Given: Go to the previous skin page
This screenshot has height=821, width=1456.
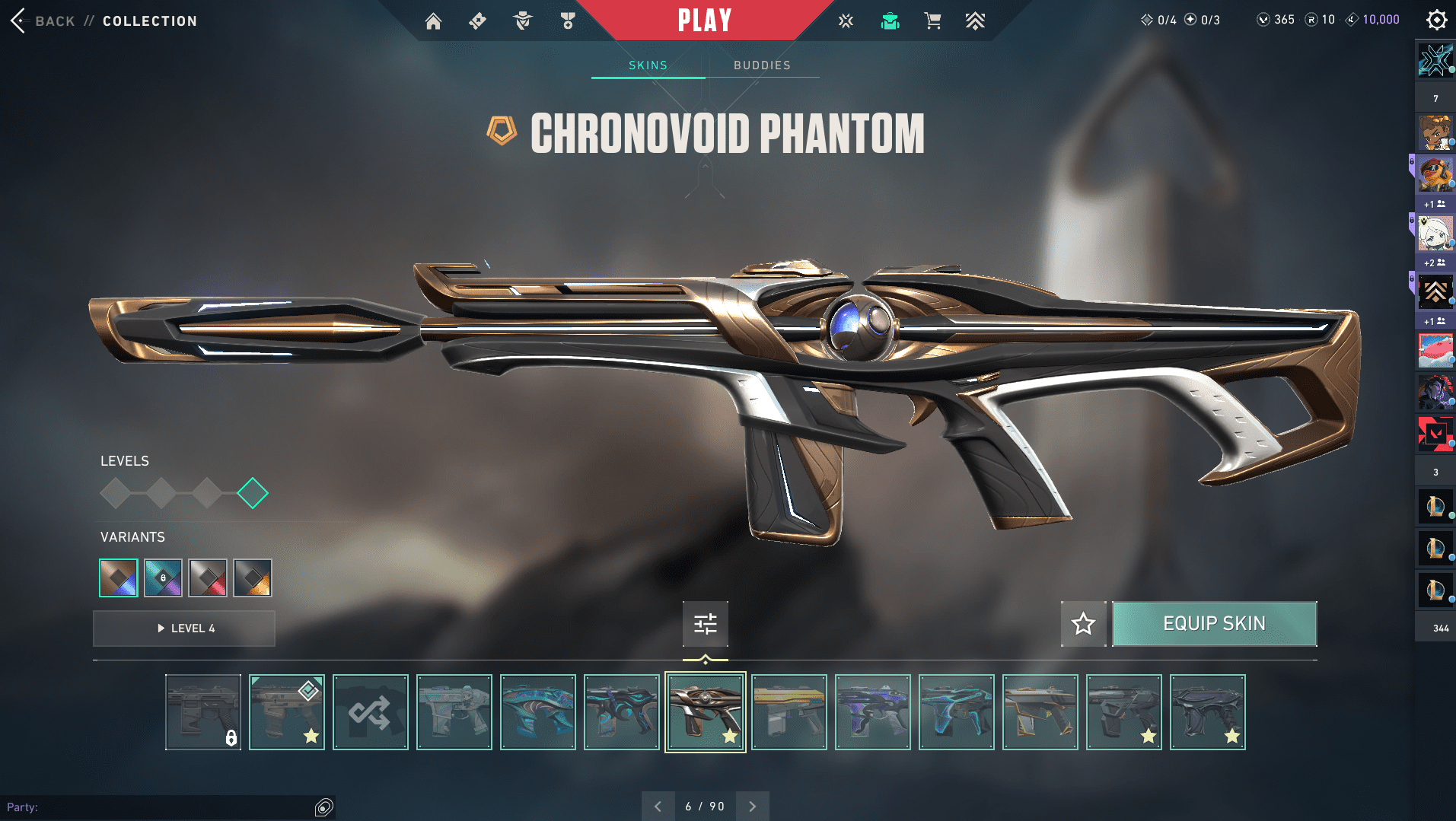Looking at the screenshot, I should (658, 807).
